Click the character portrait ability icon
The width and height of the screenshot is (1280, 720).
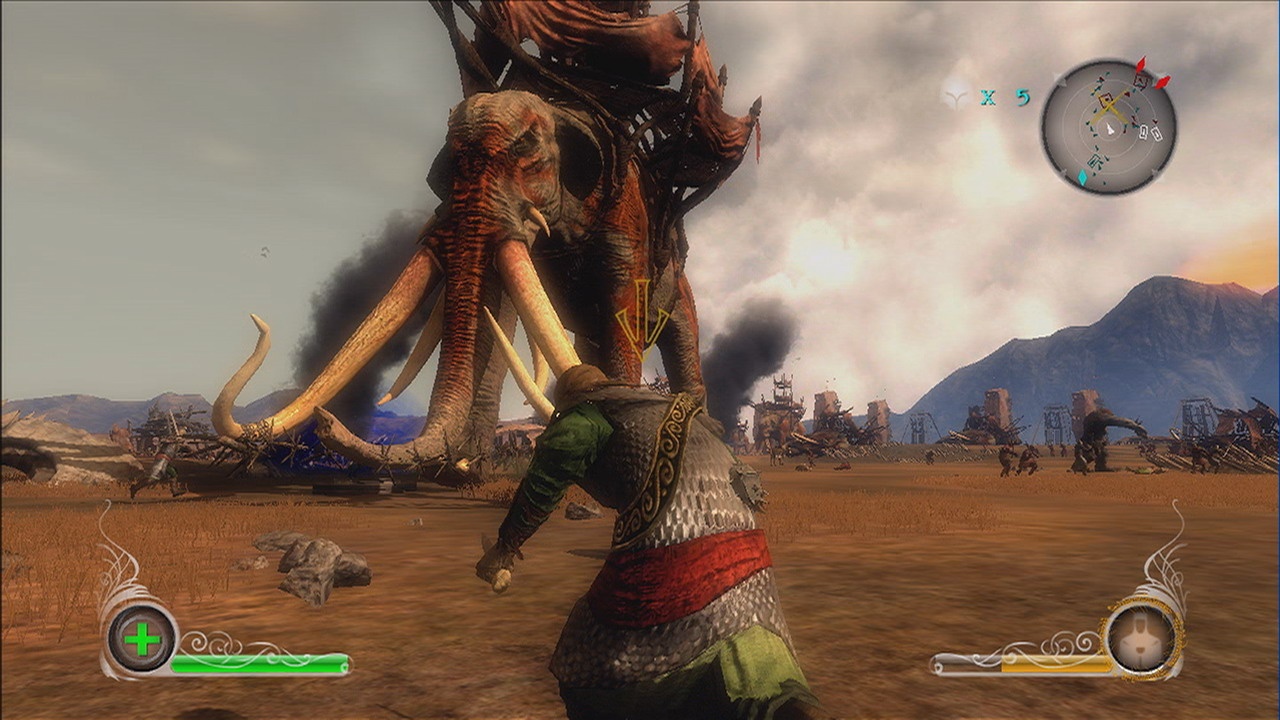[x=1143, y=636]
